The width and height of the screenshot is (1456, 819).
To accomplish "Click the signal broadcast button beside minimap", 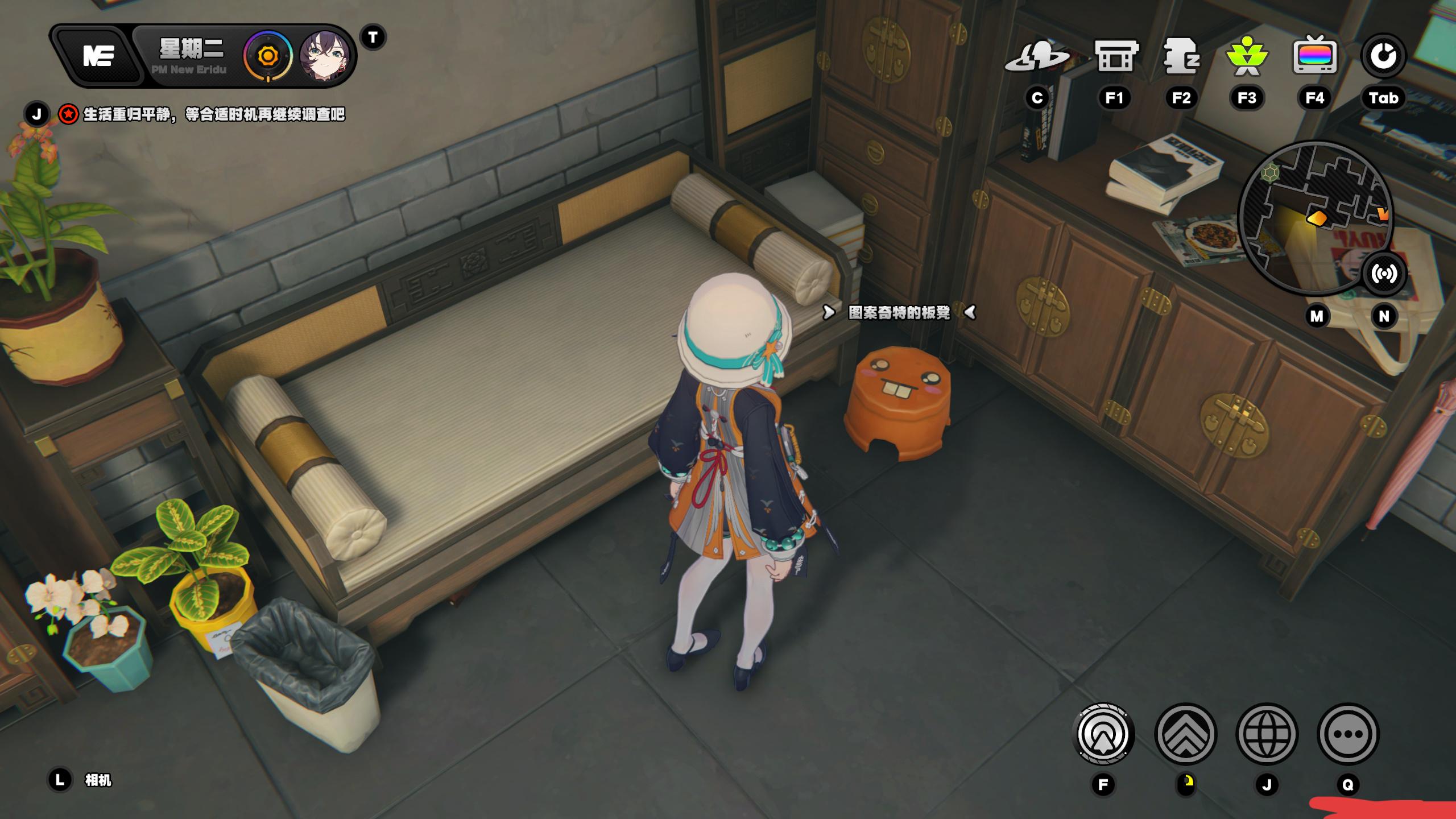I will (x=1383, y=274).
